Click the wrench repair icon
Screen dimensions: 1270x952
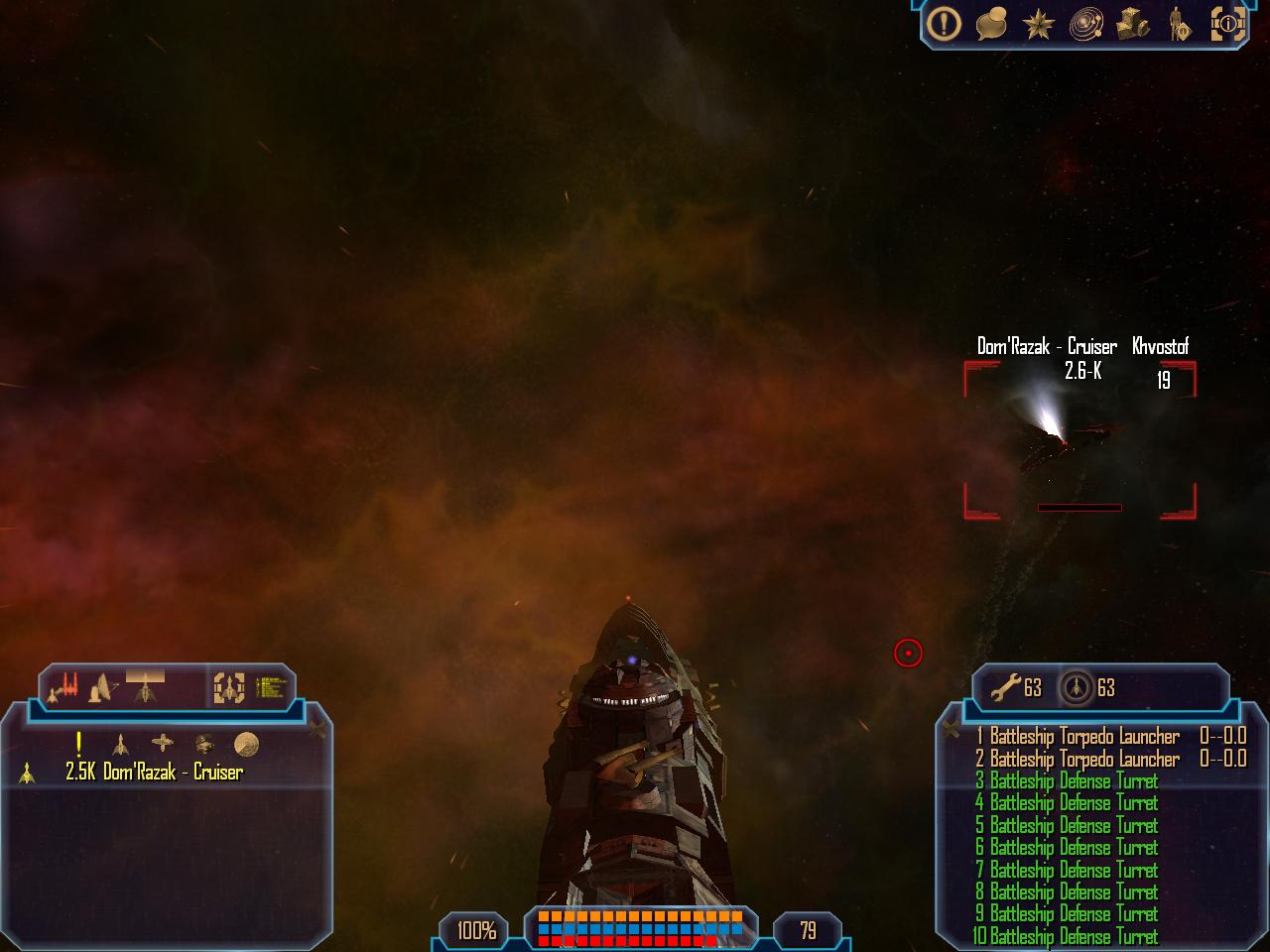[x=1006, y=686]
